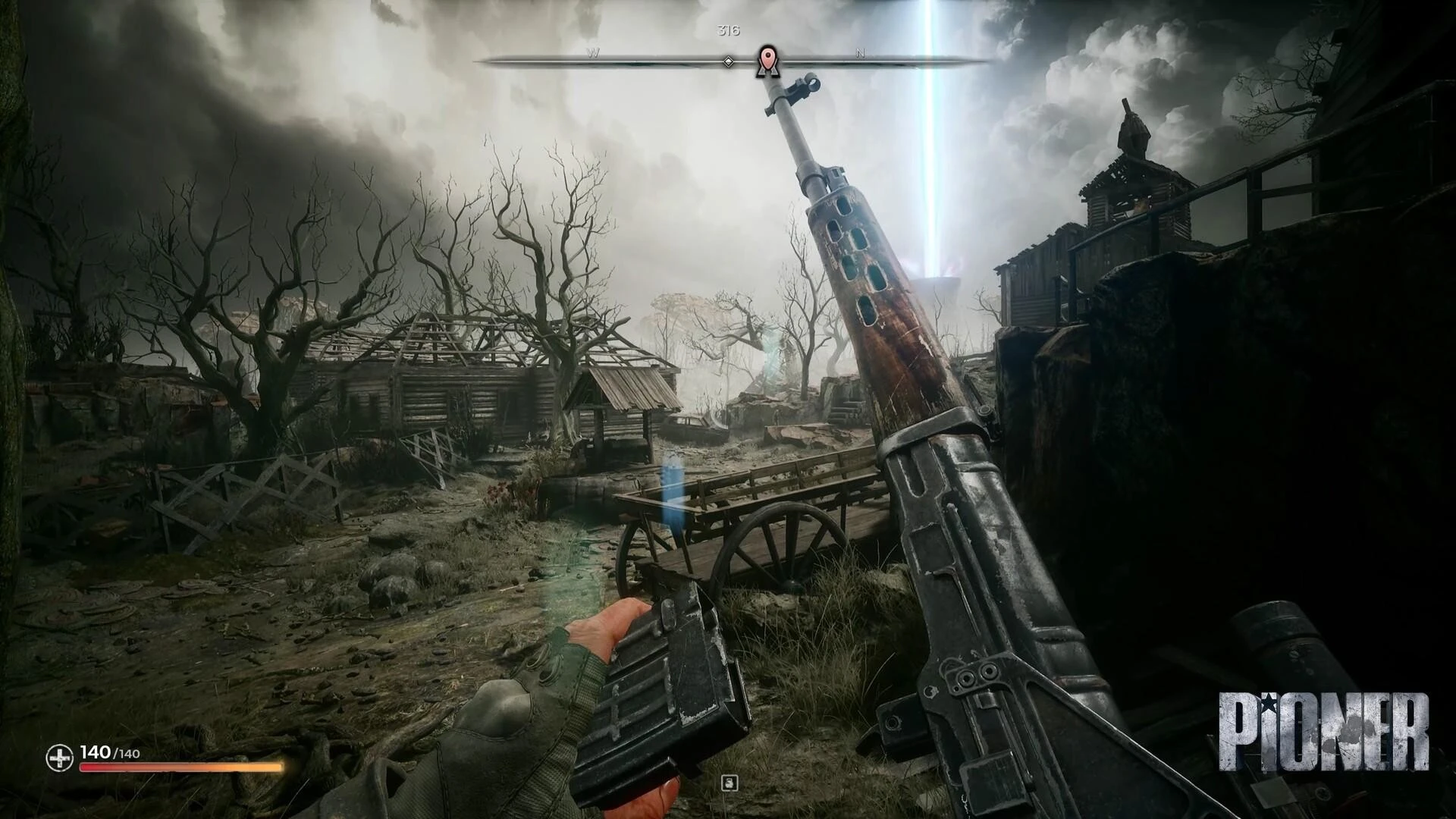Select the diamond marker on the compass bar

[728, 61]
